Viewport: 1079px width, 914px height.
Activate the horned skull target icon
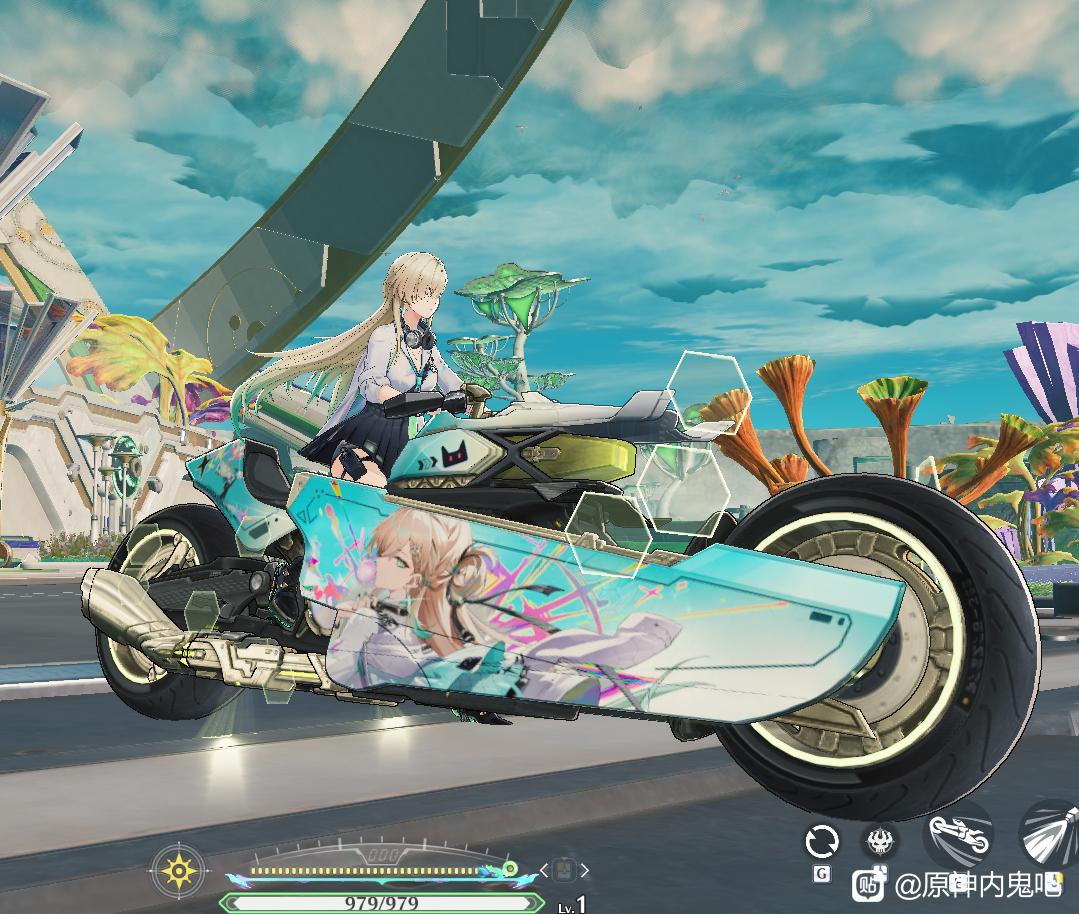[x=881, y=840]
